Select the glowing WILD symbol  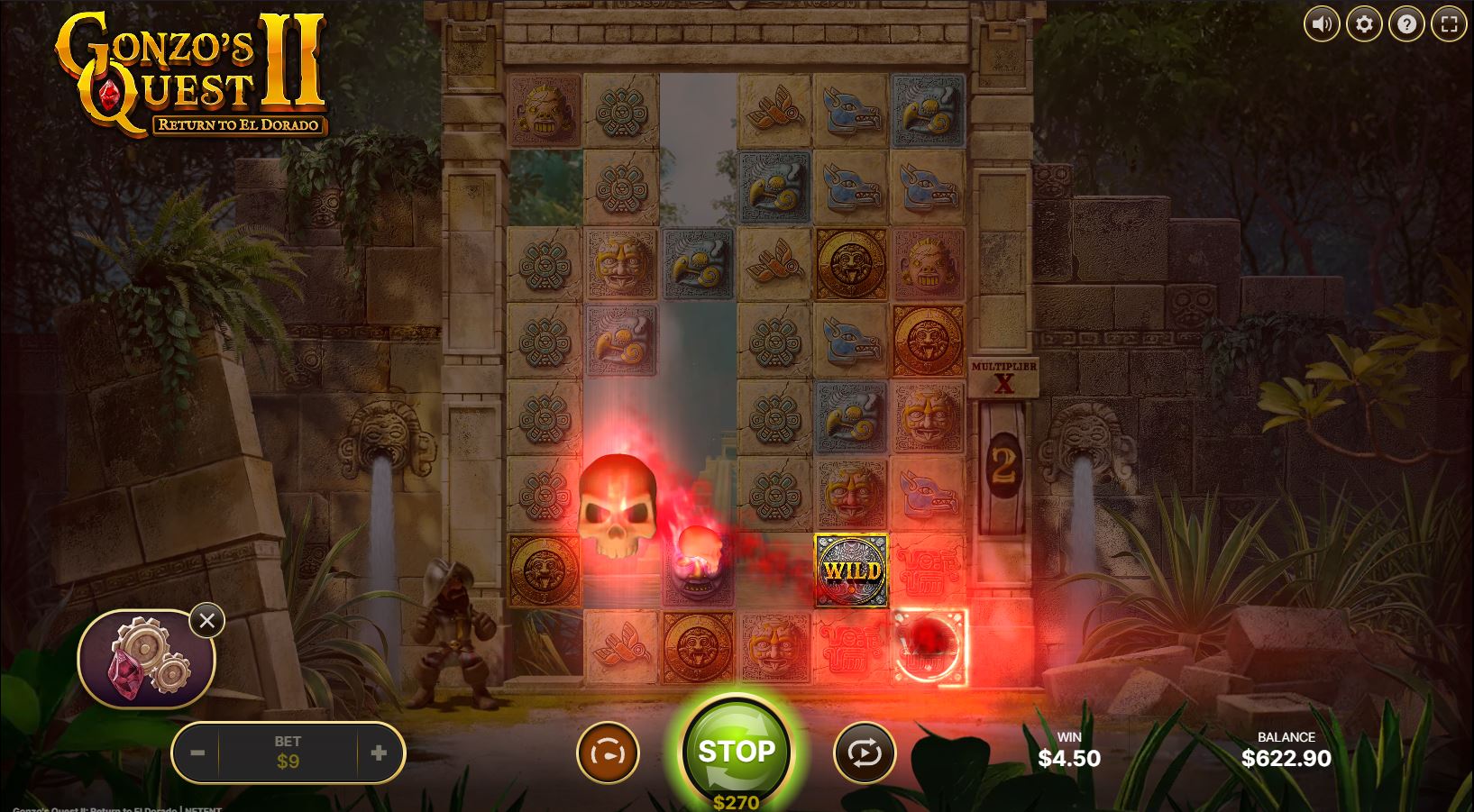click(x=850, y=570)
